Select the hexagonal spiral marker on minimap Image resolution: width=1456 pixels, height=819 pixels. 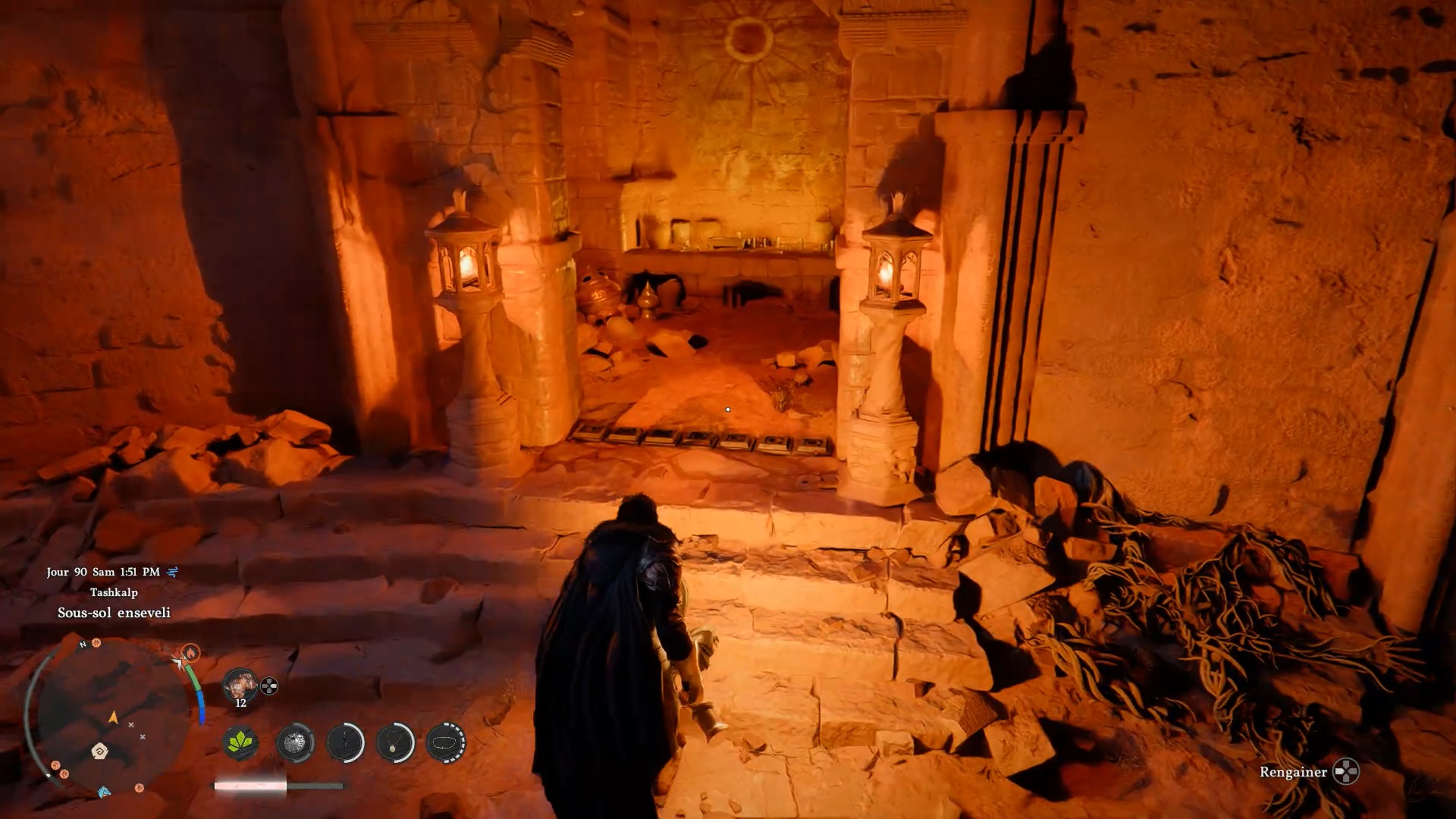[x=99, y=751]
